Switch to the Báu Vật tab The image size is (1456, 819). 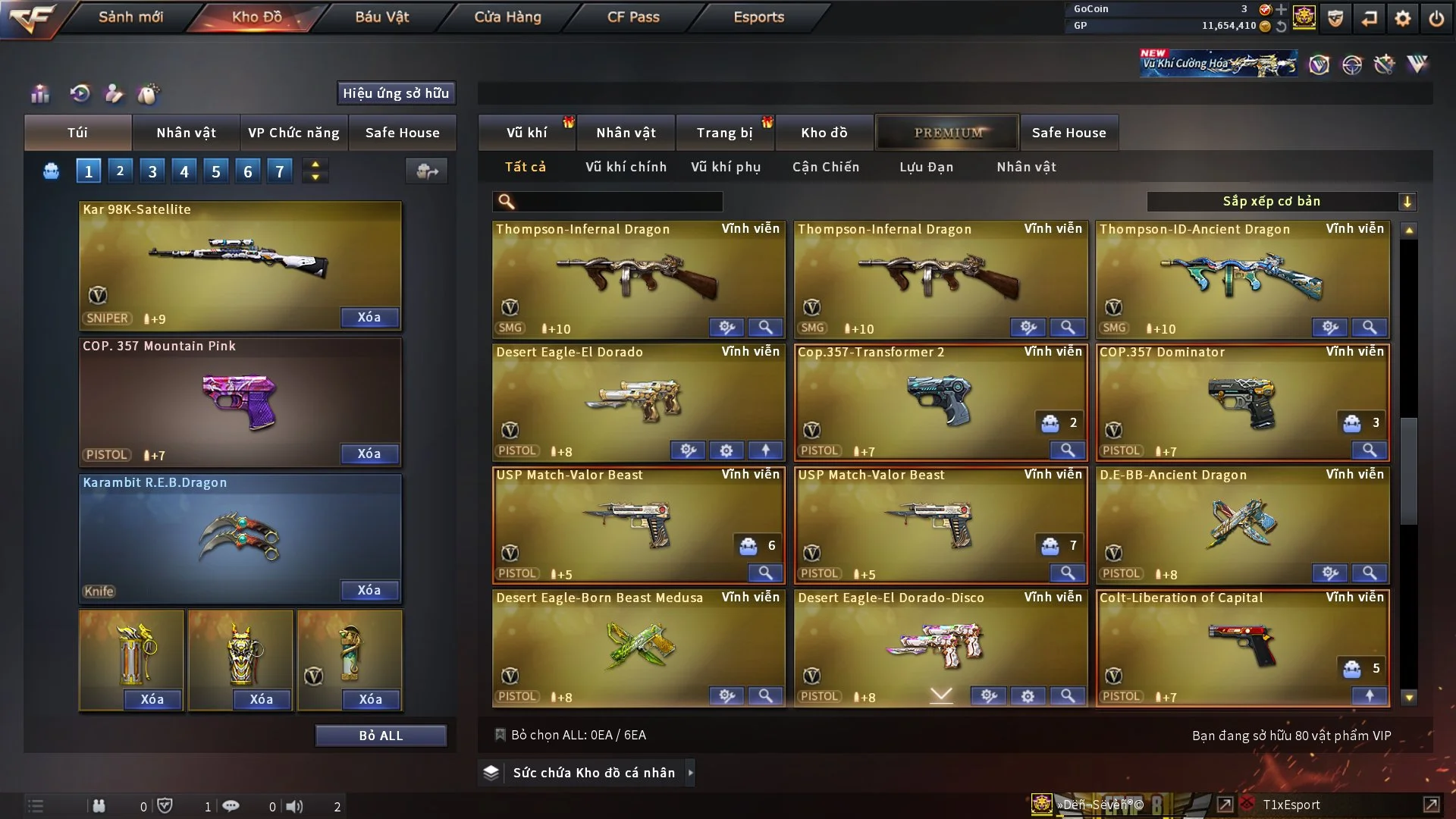pos(381,17)
